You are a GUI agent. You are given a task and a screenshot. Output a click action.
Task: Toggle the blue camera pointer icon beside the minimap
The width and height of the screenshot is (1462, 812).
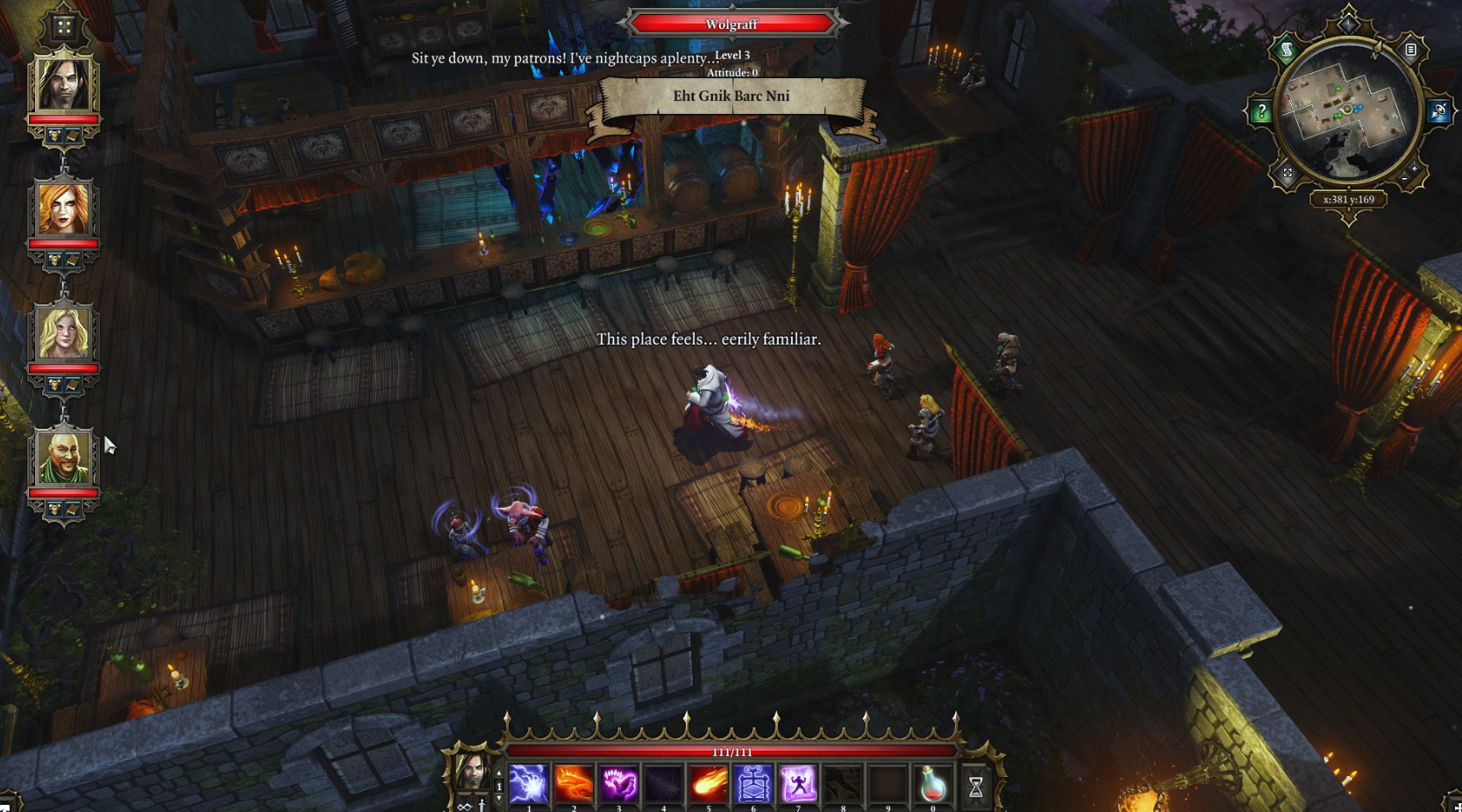pyautogui.click(x=1437, y=109)
